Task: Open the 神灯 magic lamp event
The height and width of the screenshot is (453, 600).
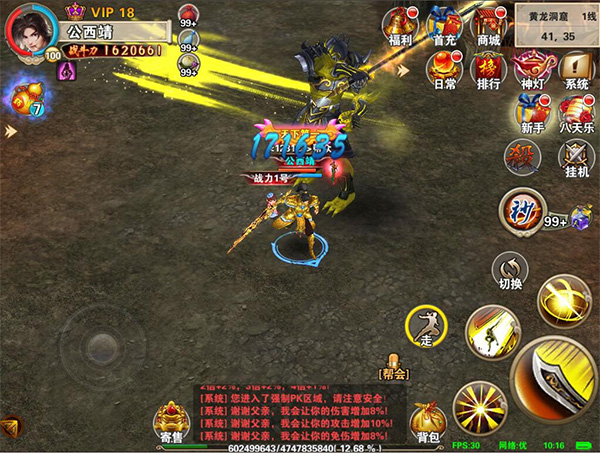Action: [532, 68]
